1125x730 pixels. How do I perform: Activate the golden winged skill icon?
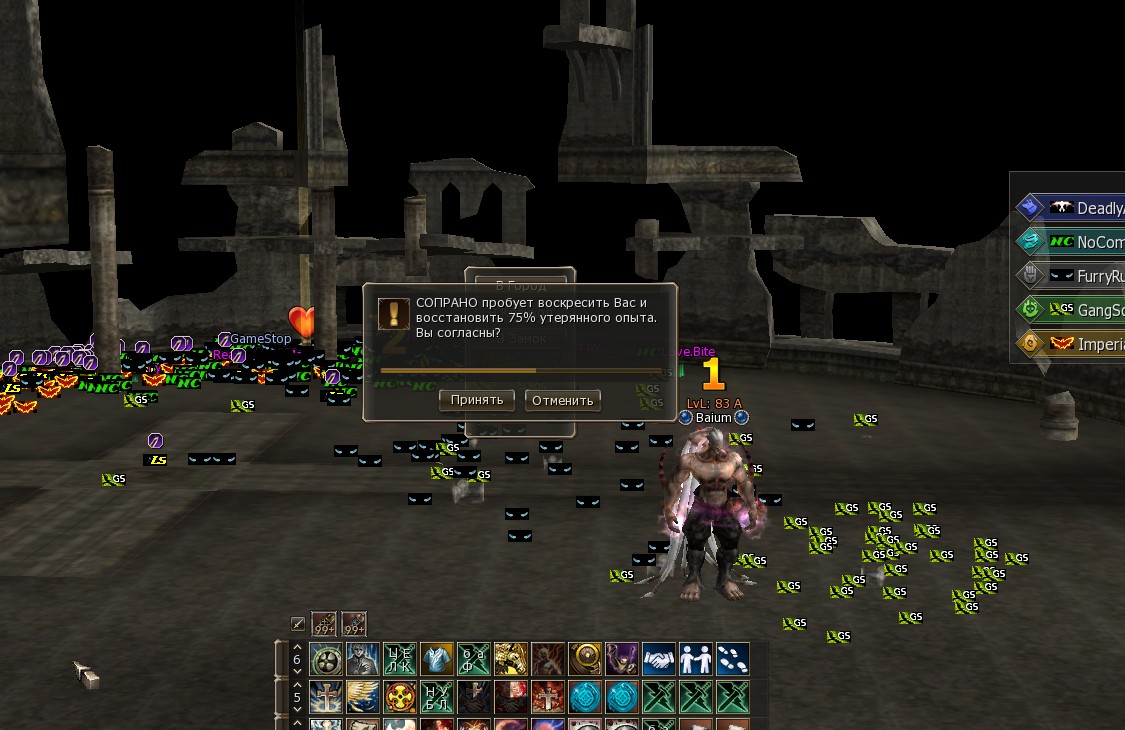(x=363, y=696)
